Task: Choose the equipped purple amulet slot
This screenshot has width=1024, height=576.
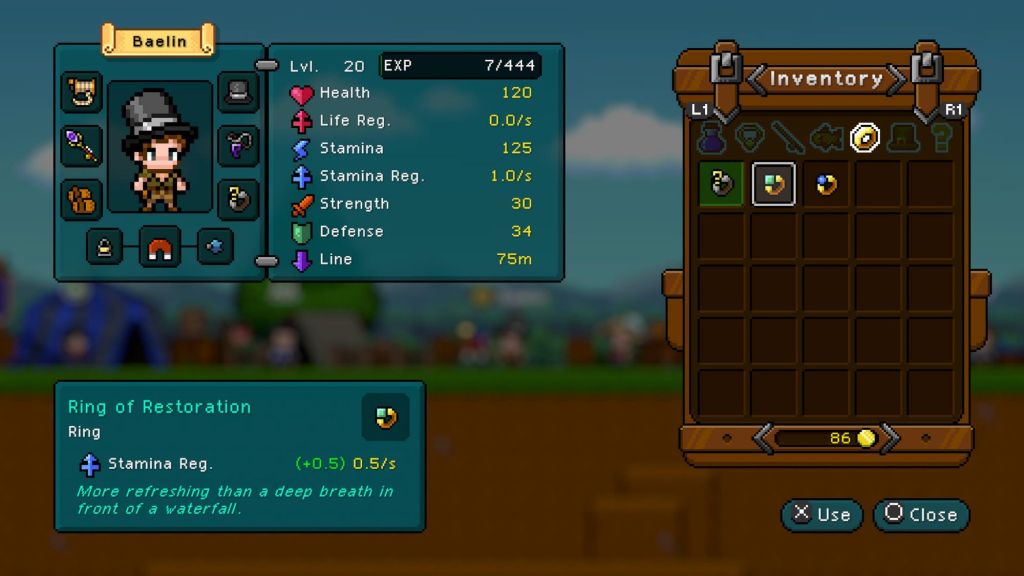Action: click(238, 146)
